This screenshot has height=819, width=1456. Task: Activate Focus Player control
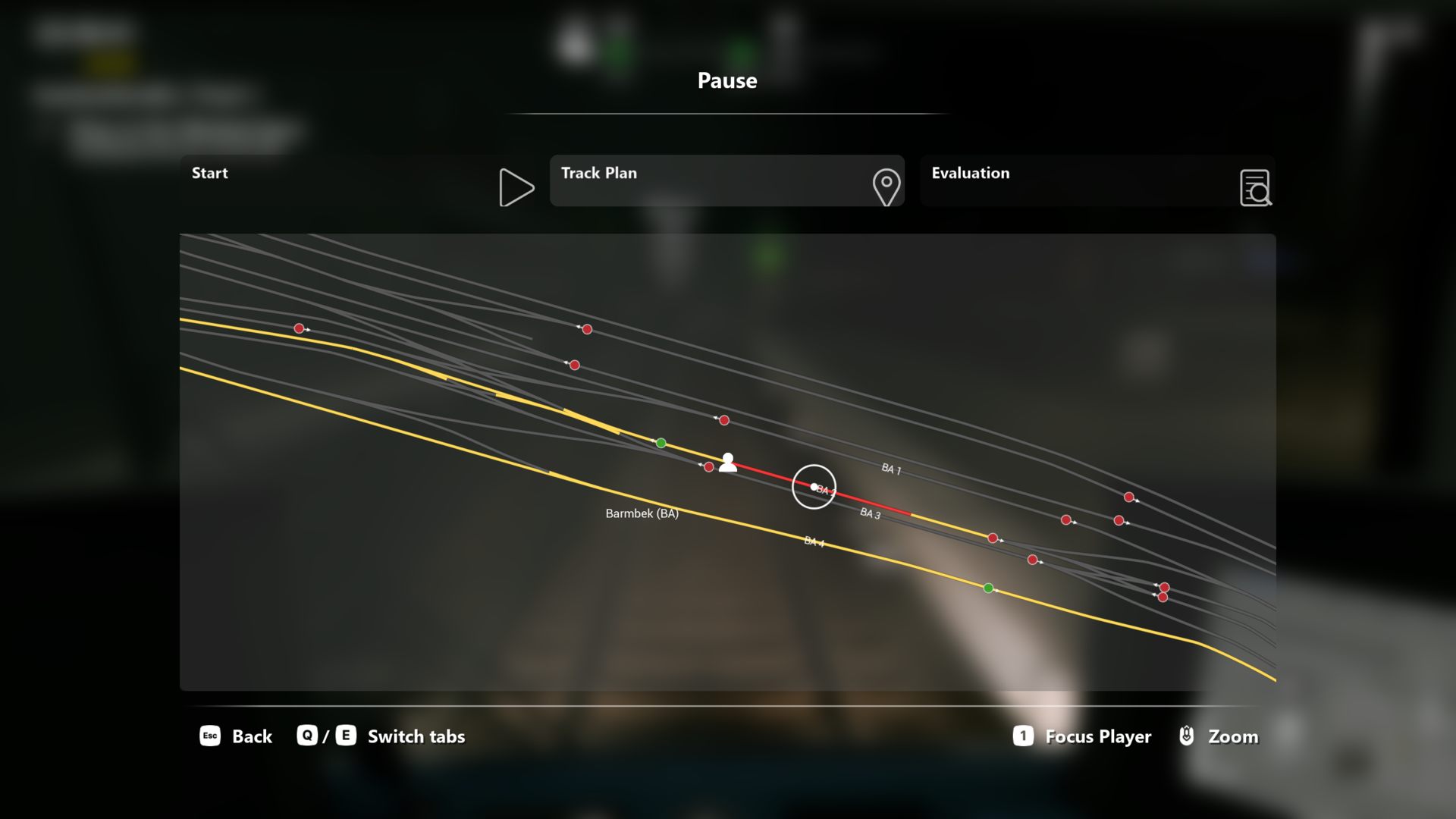[x=1082, y=736]
